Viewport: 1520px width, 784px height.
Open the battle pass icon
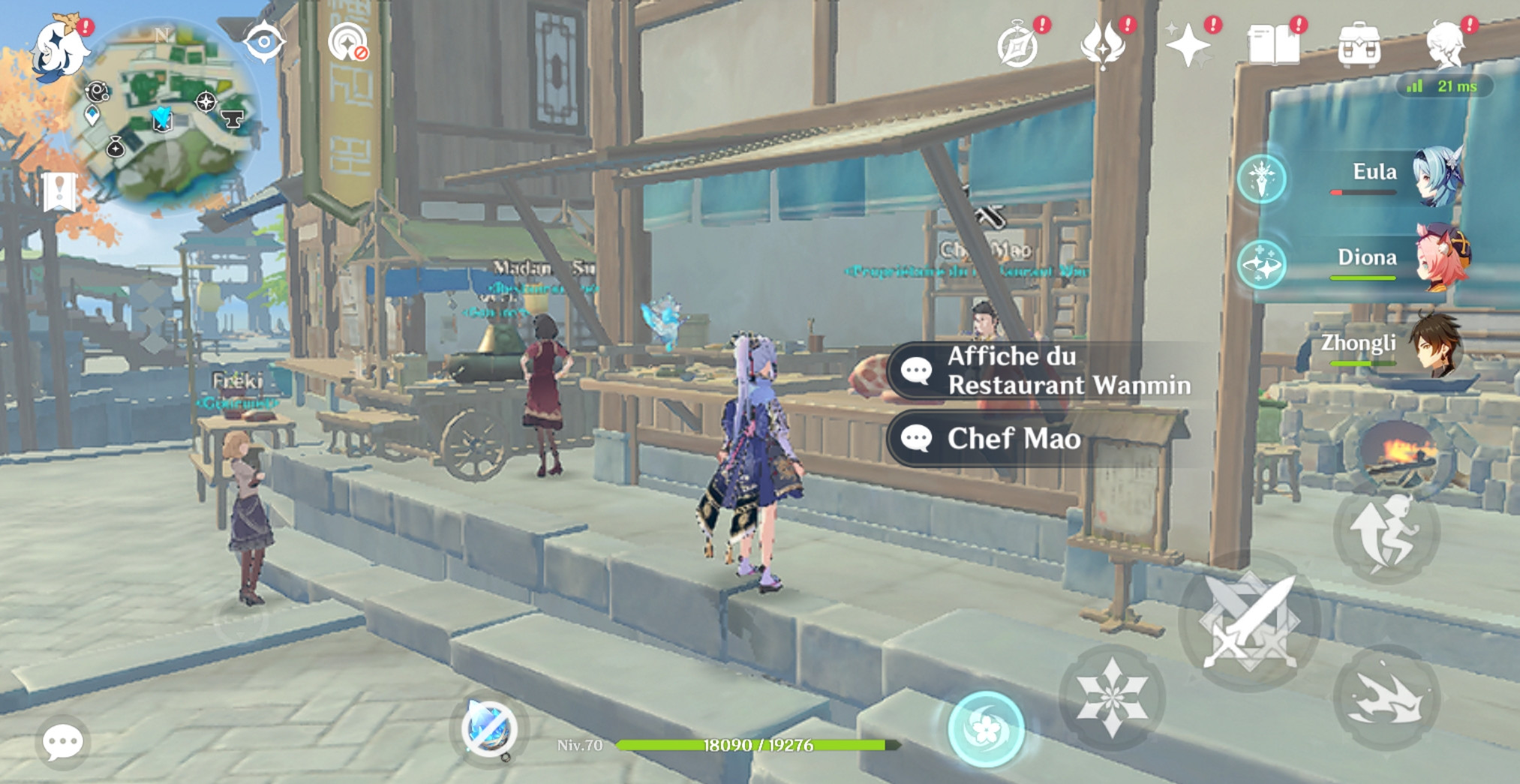coord(1103,45)
